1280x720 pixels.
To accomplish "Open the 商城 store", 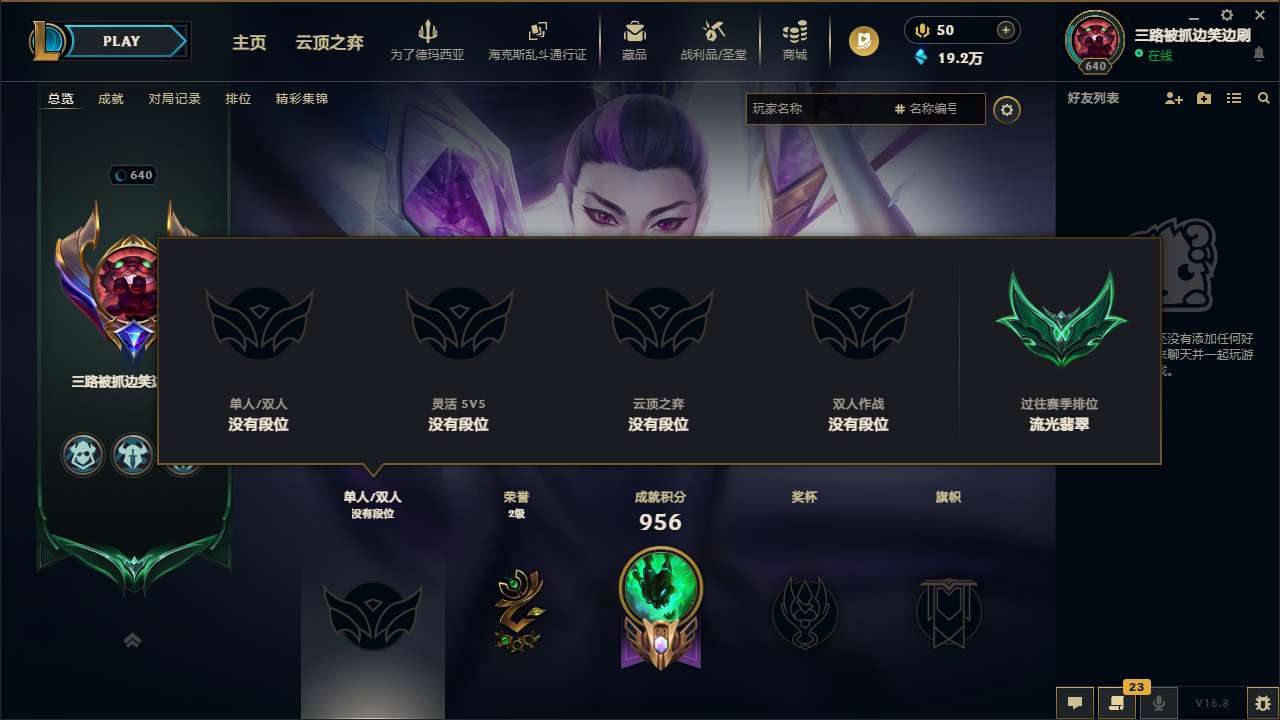I will 795,40.
